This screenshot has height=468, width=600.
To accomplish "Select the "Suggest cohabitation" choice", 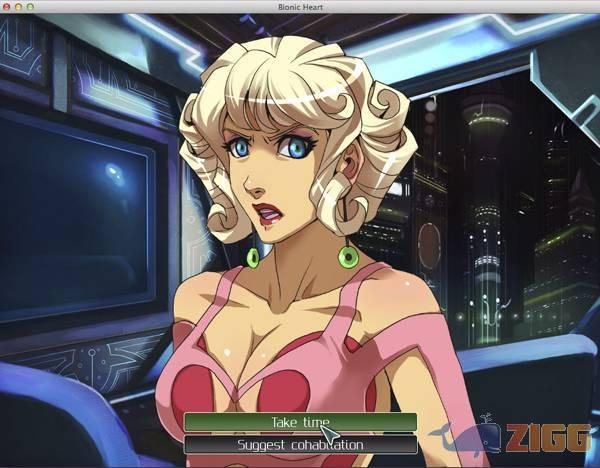I will pos(299,444).
